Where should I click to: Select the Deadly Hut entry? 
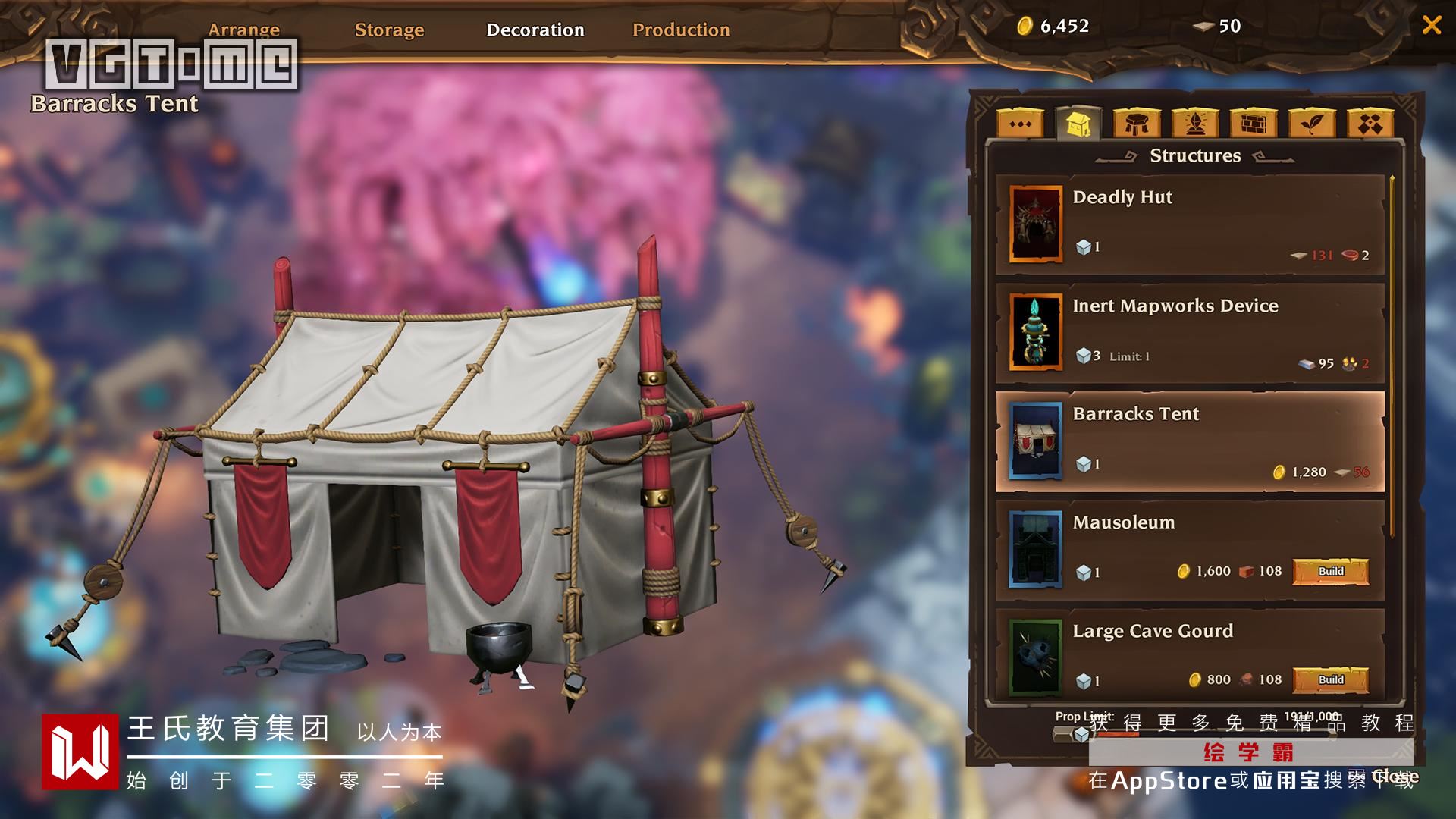[x=1190, y=224]
